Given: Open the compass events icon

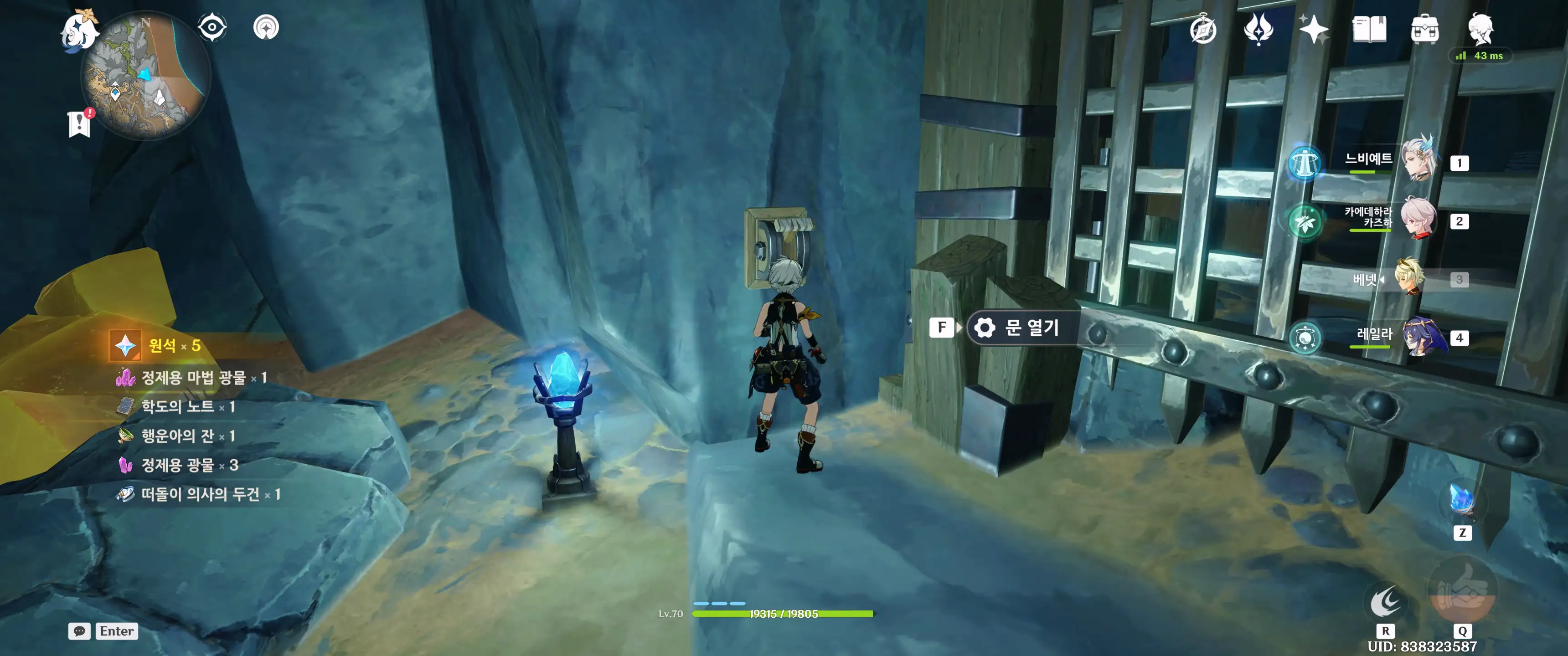Looking at the screenshot, I should click(1203, 30).
